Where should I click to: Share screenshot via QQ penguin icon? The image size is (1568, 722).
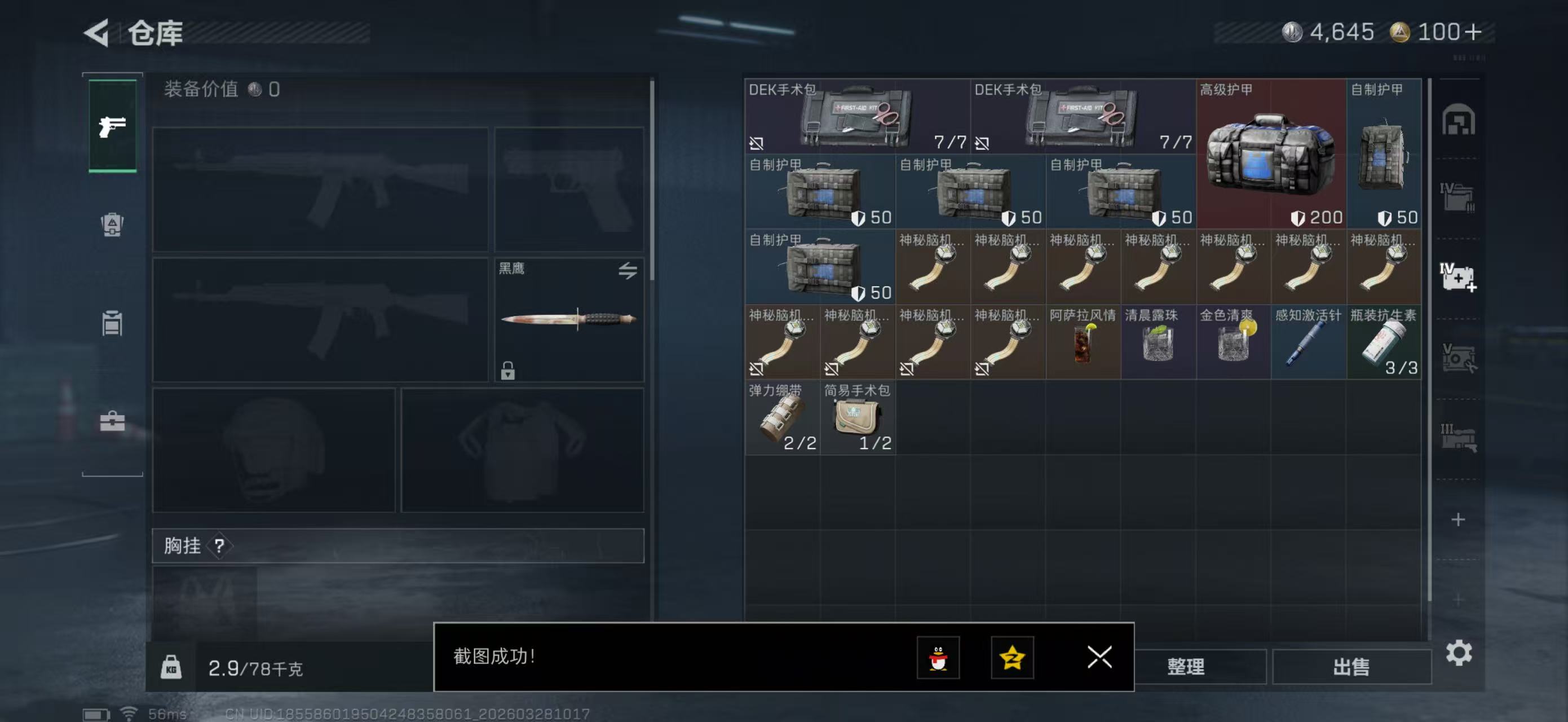938,658
